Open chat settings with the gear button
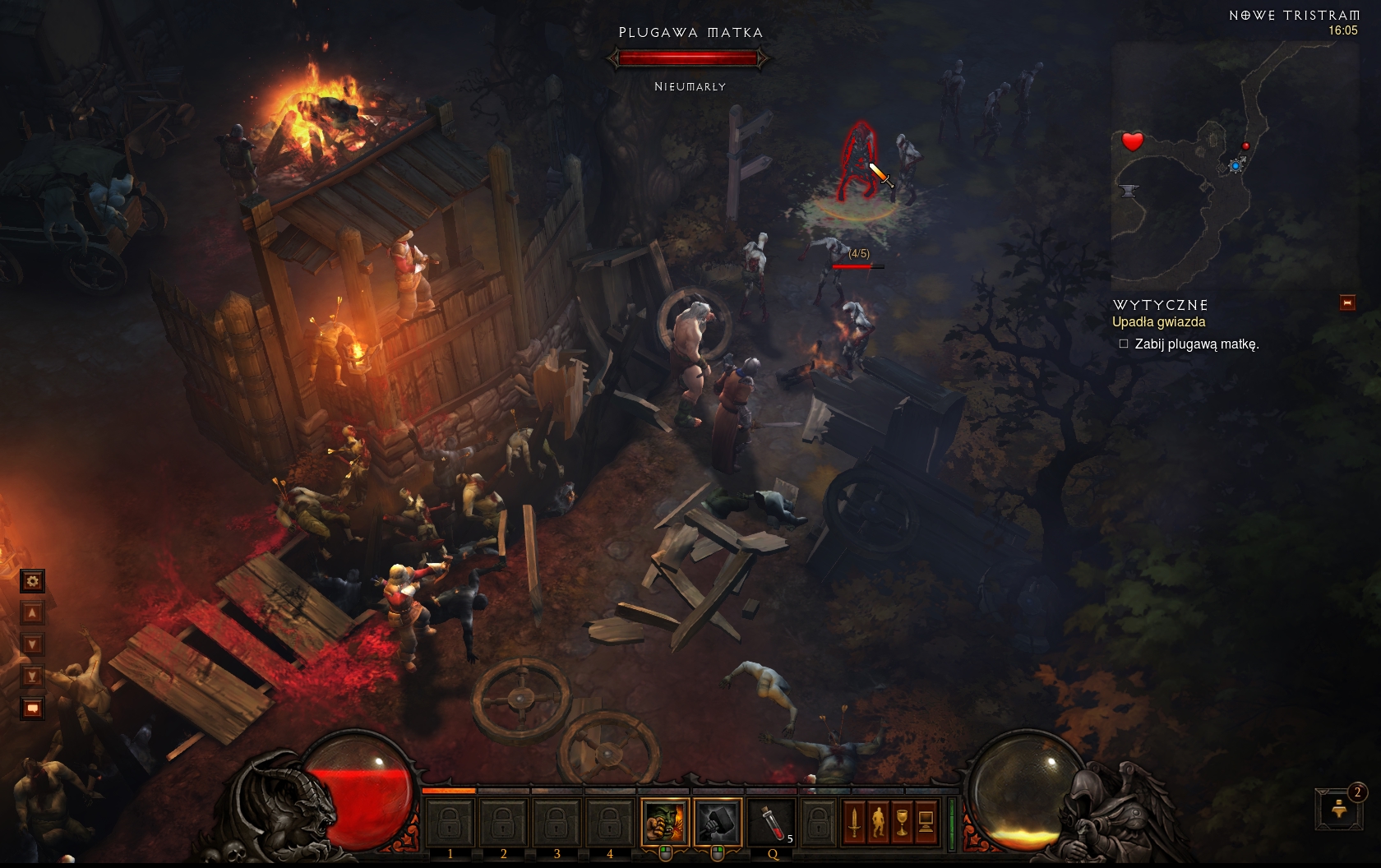 click(32, 581)
